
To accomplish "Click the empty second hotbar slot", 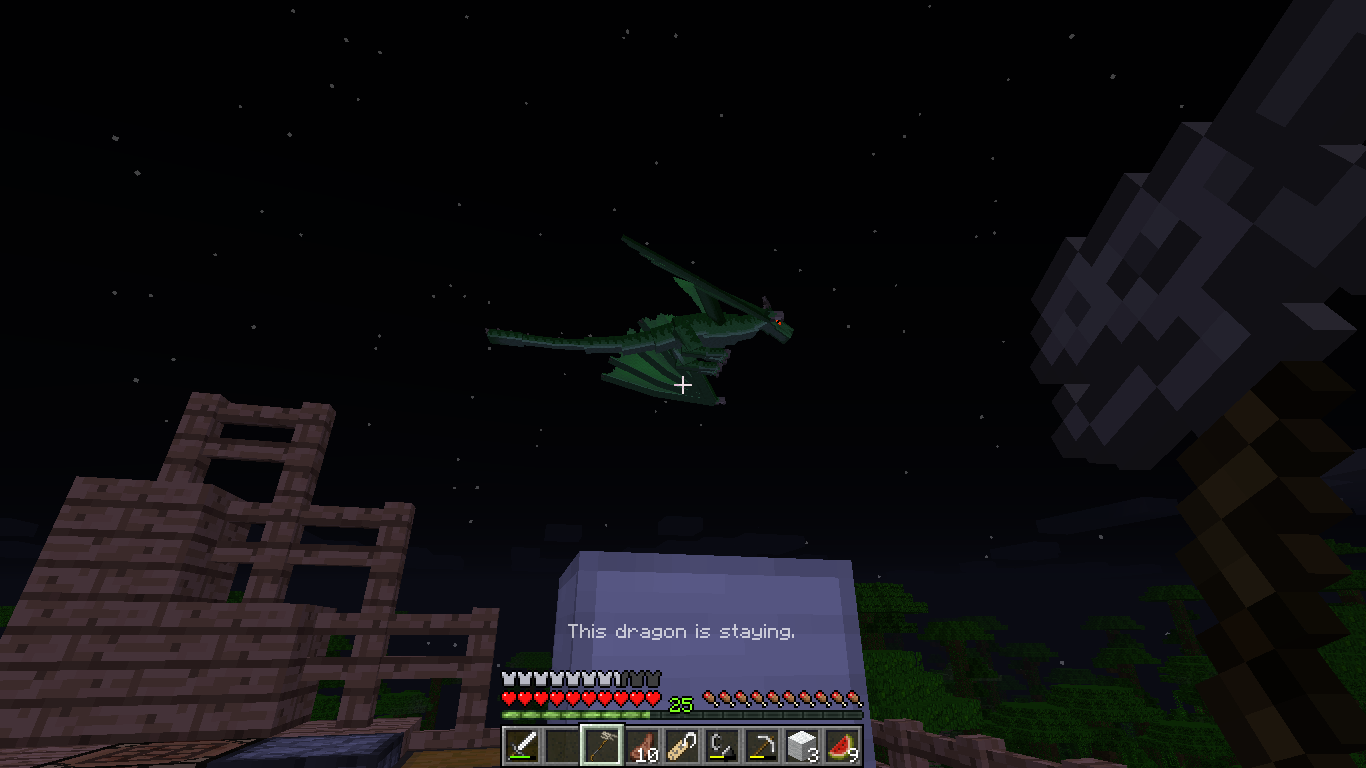I will tap(563, 745).
